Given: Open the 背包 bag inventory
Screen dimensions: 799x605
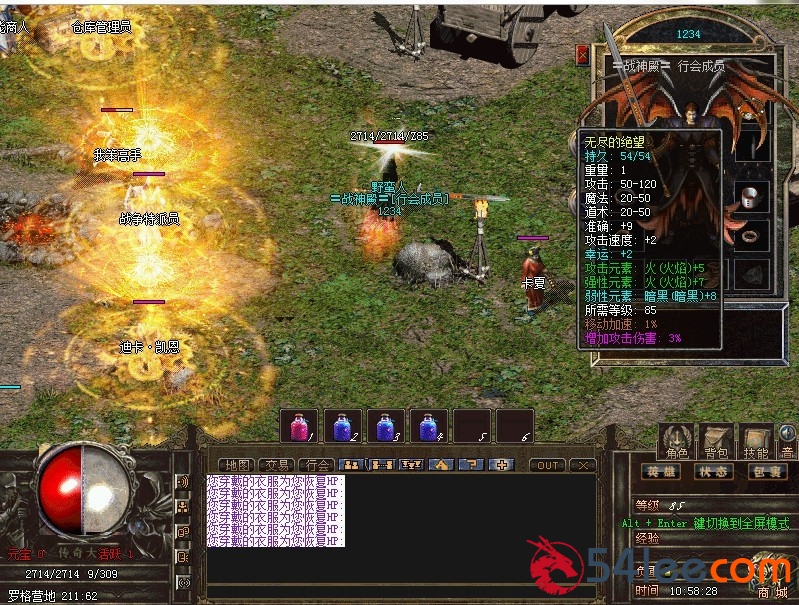Looking at the screenshot, I should point(715,441).
